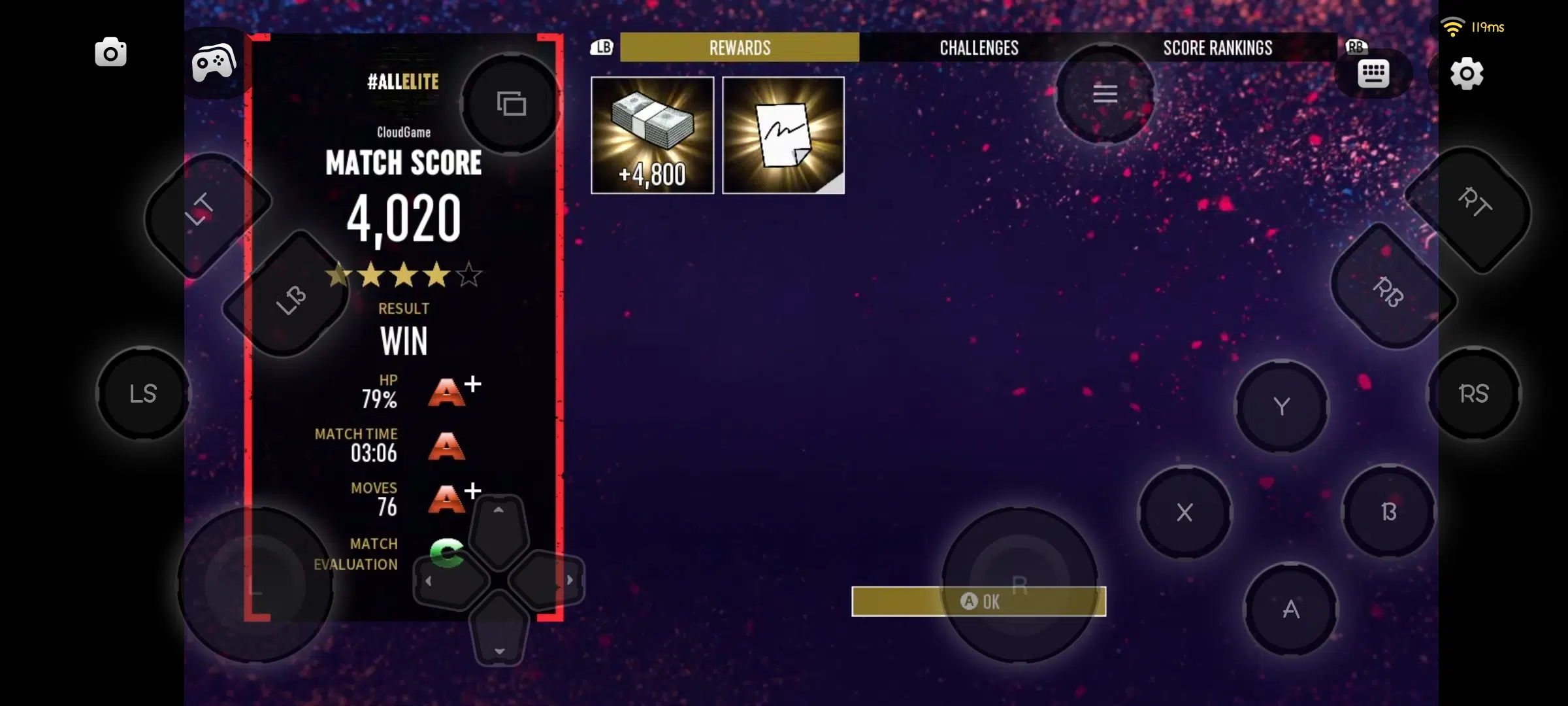Open the gamepad controller overlay icon
1568x706 pixels.
214,60
